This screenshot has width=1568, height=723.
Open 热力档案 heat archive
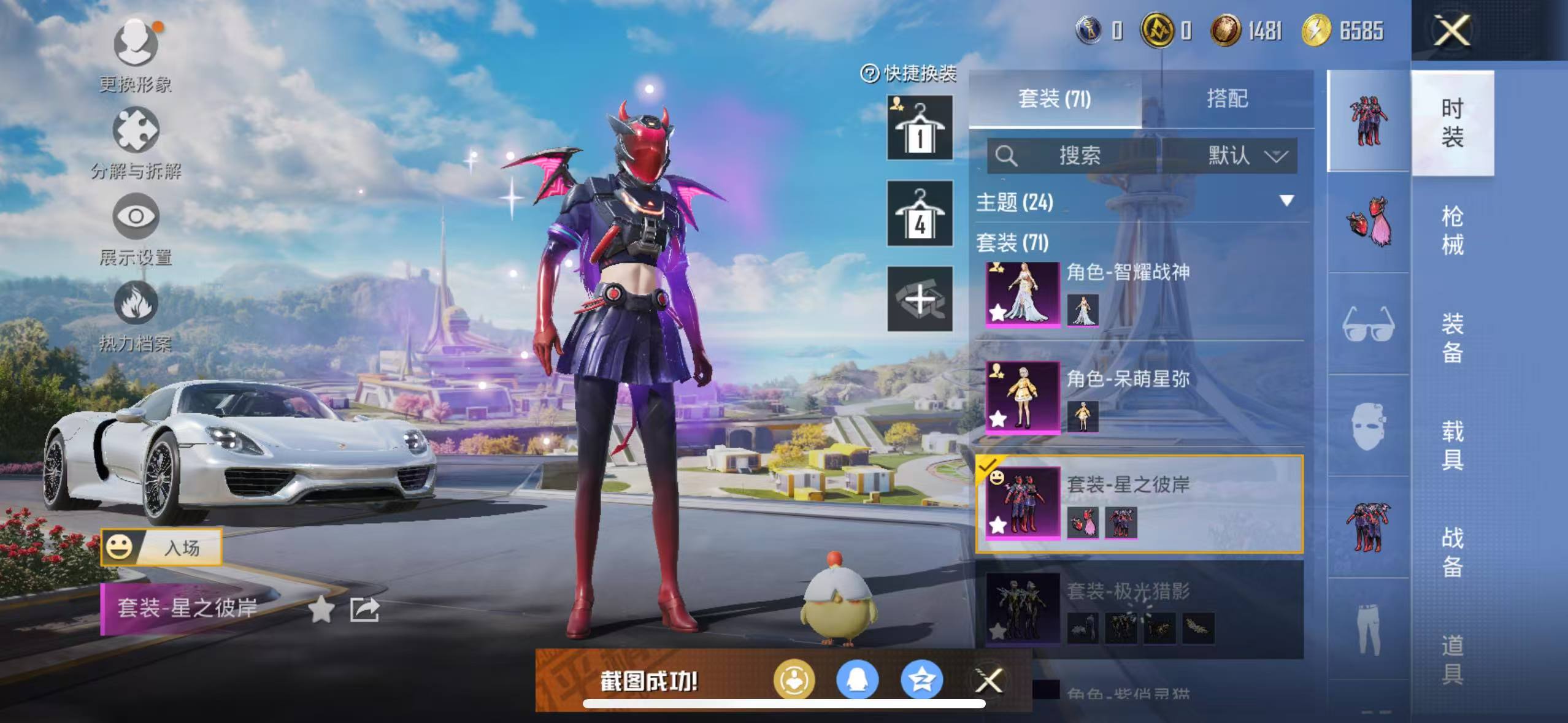[x=136, y=304]
